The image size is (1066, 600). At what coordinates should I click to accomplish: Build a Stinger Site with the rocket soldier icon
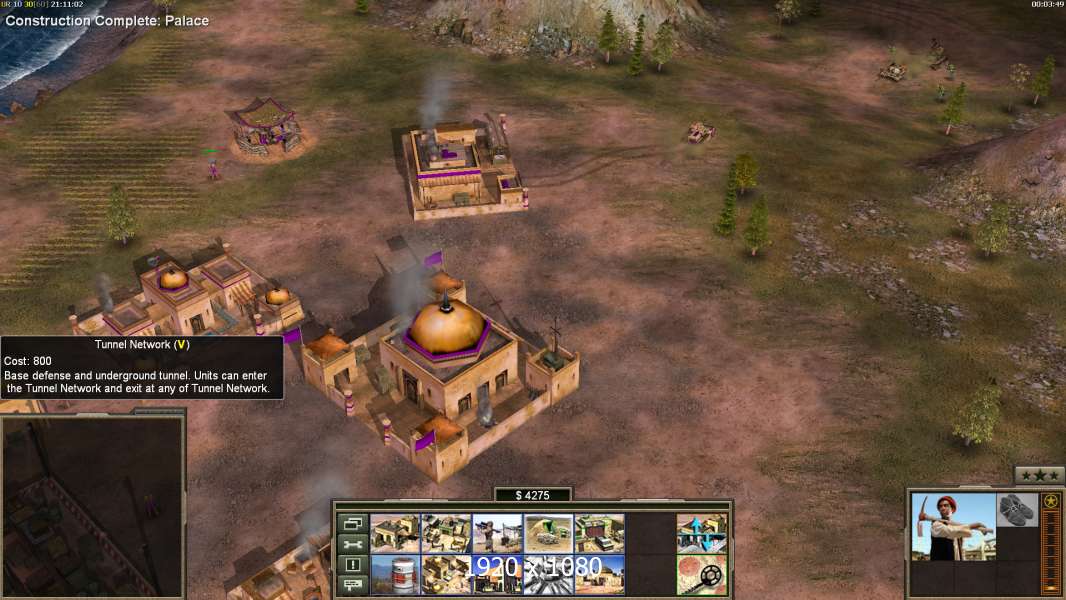(x=497, y=533)
